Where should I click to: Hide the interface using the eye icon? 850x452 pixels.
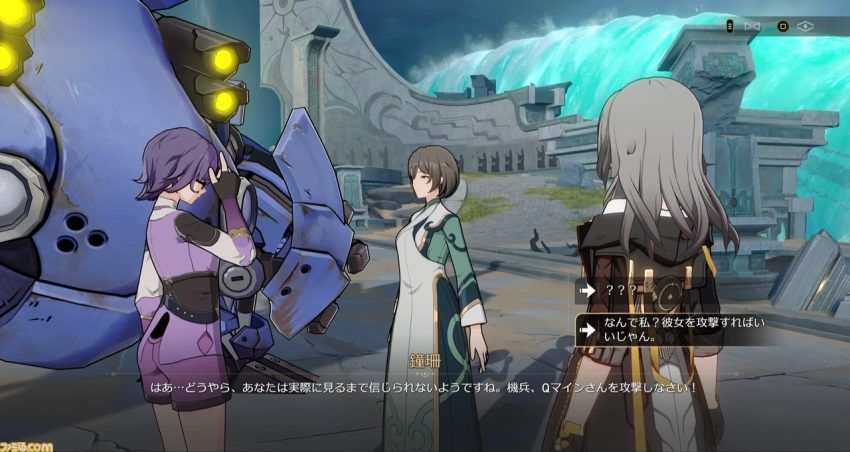(805, 25)
